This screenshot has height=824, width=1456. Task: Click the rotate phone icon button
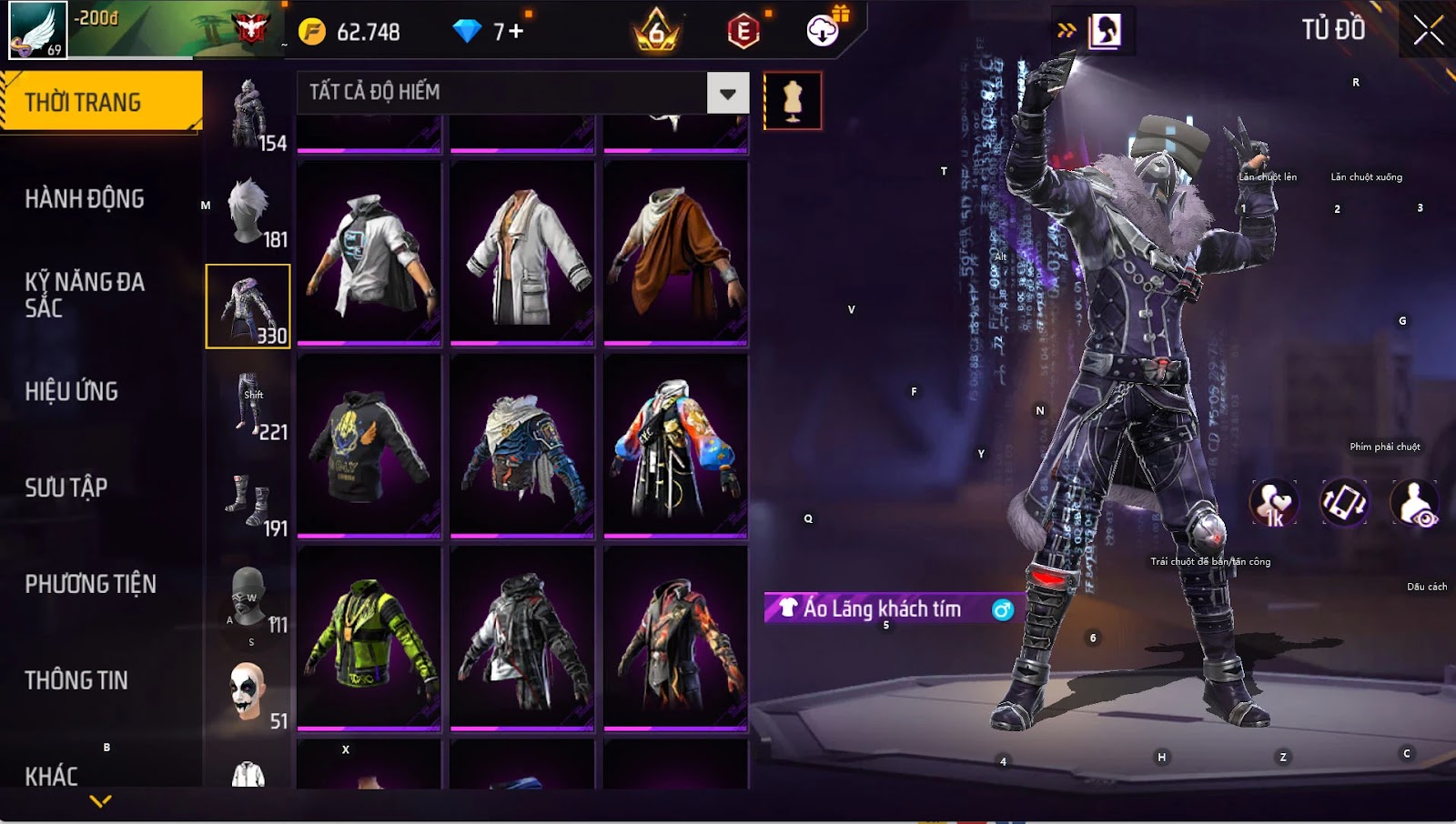coord(1344,503)
